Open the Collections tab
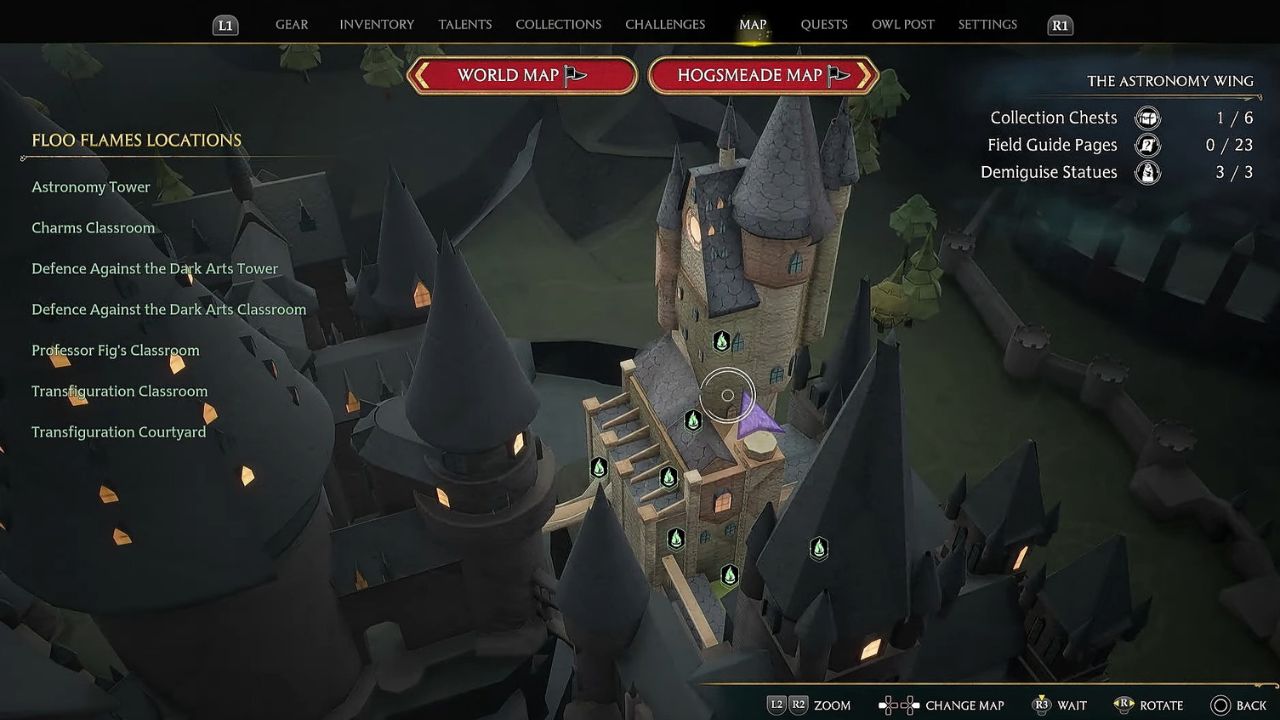Image resolution: width=1280 pixels, height=720 pixels. 558,25
